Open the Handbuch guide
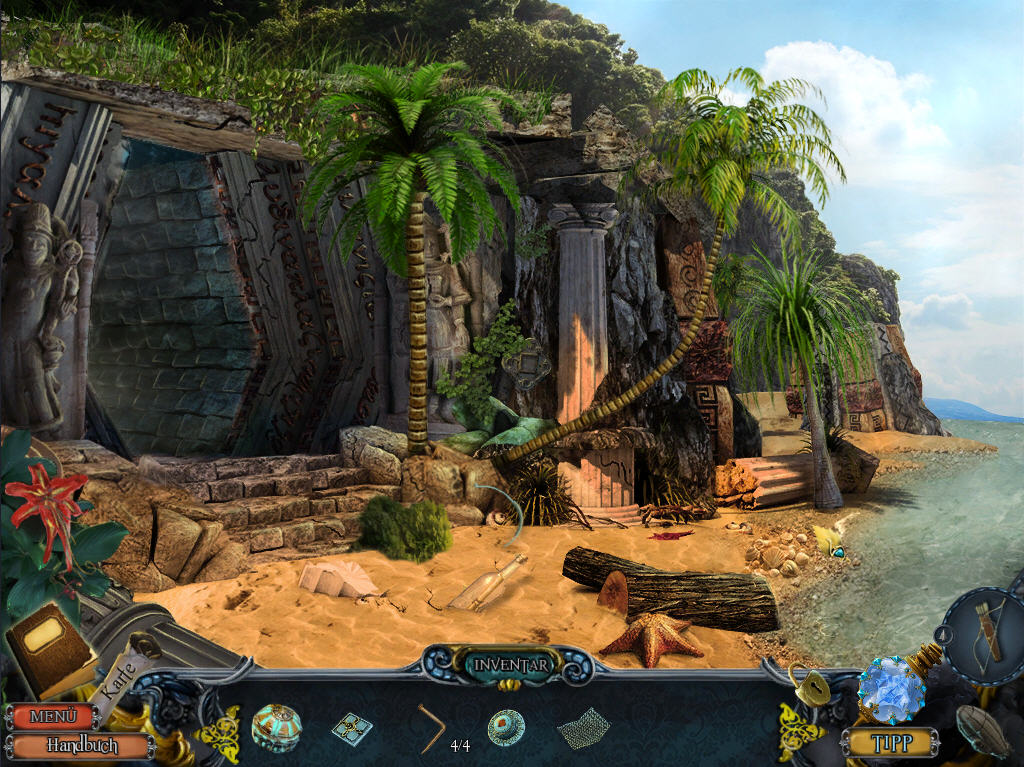This screenshot has width=1024, height=767. (x=80, y=746)
